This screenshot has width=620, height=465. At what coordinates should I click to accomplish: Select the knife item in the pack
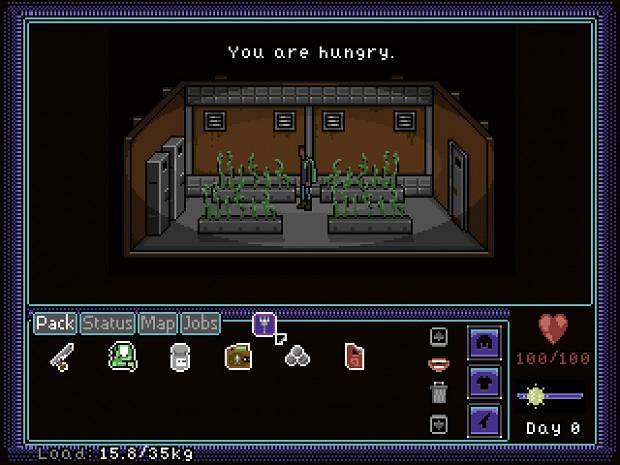(63, 356)
